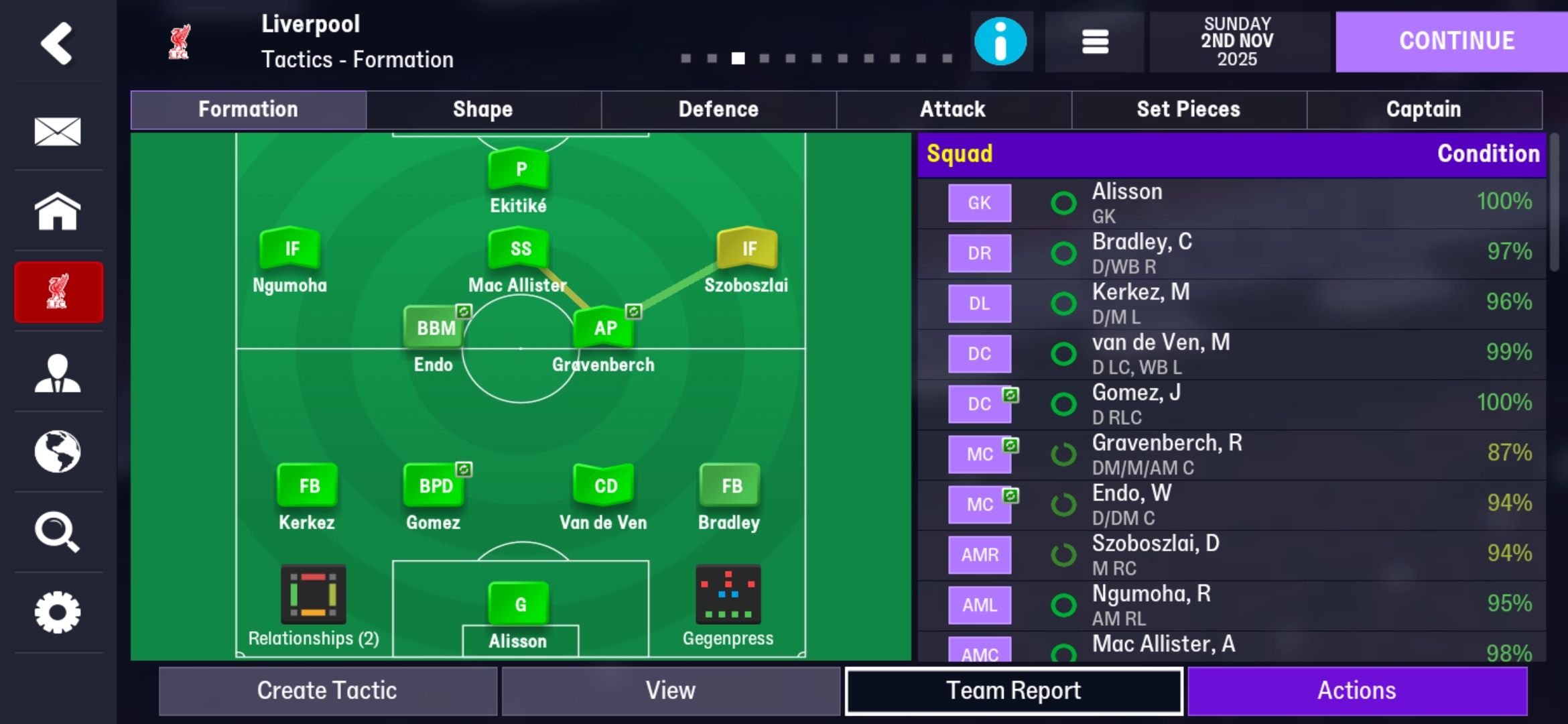Open the world overview globe icon

(x=58, y=452)
